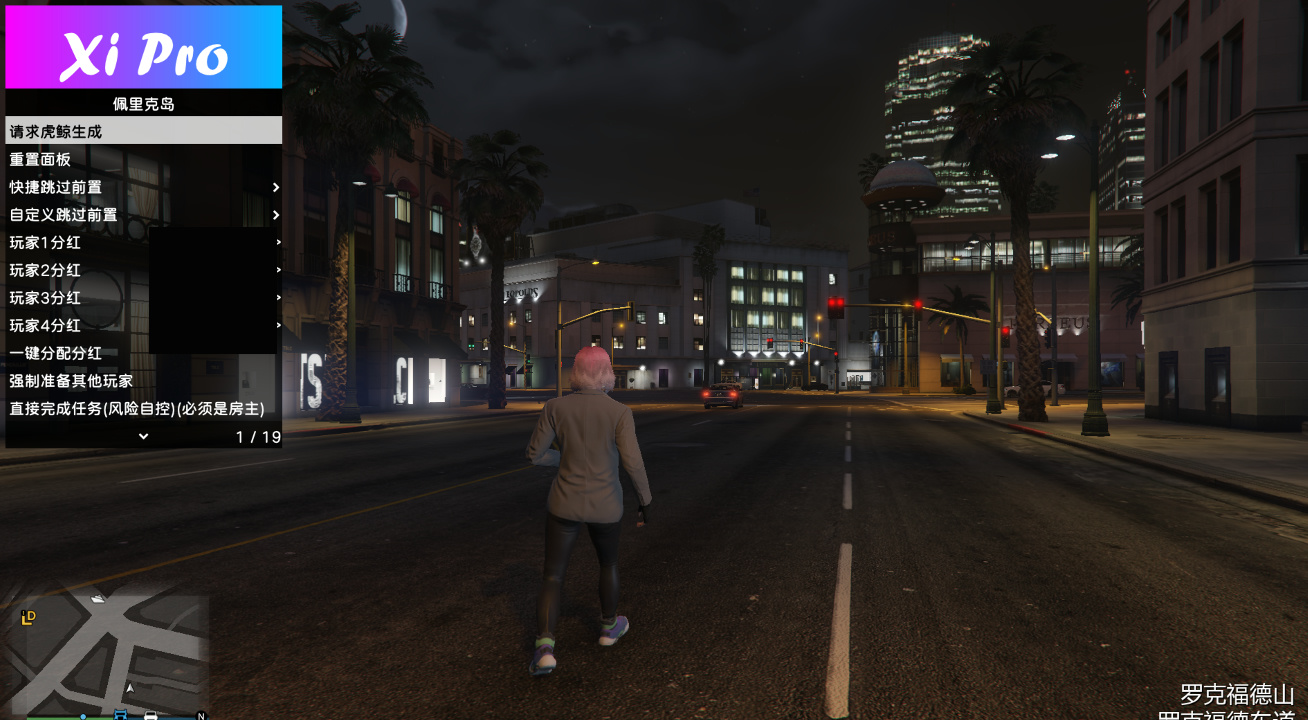Open the 快捷跳过前置 submenu
The height and width of the screenshot is (720, 1308).
click(x=143, y=187)
